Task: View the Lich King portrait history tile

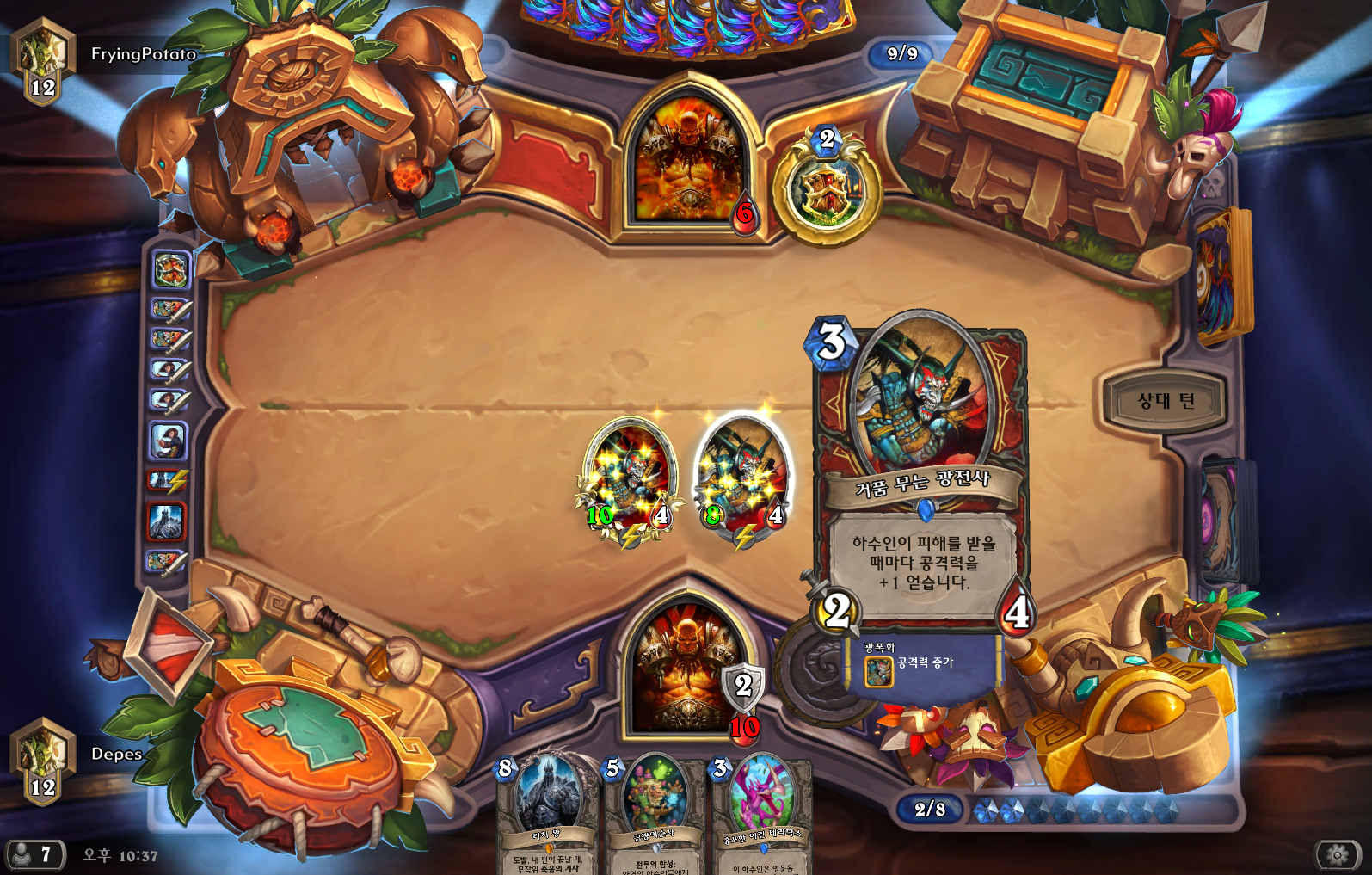Action: tap(168, 521)
